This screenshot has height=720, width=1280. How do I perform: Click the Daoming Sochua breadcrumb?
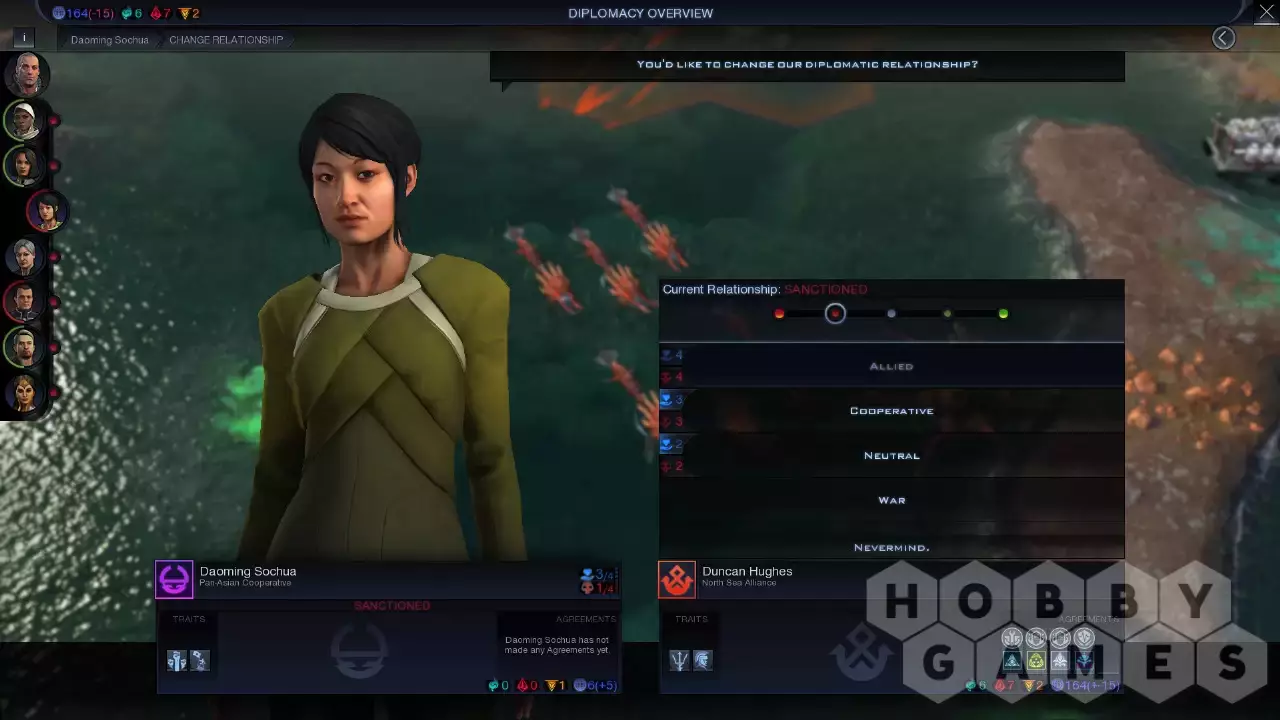pos(109,40)
